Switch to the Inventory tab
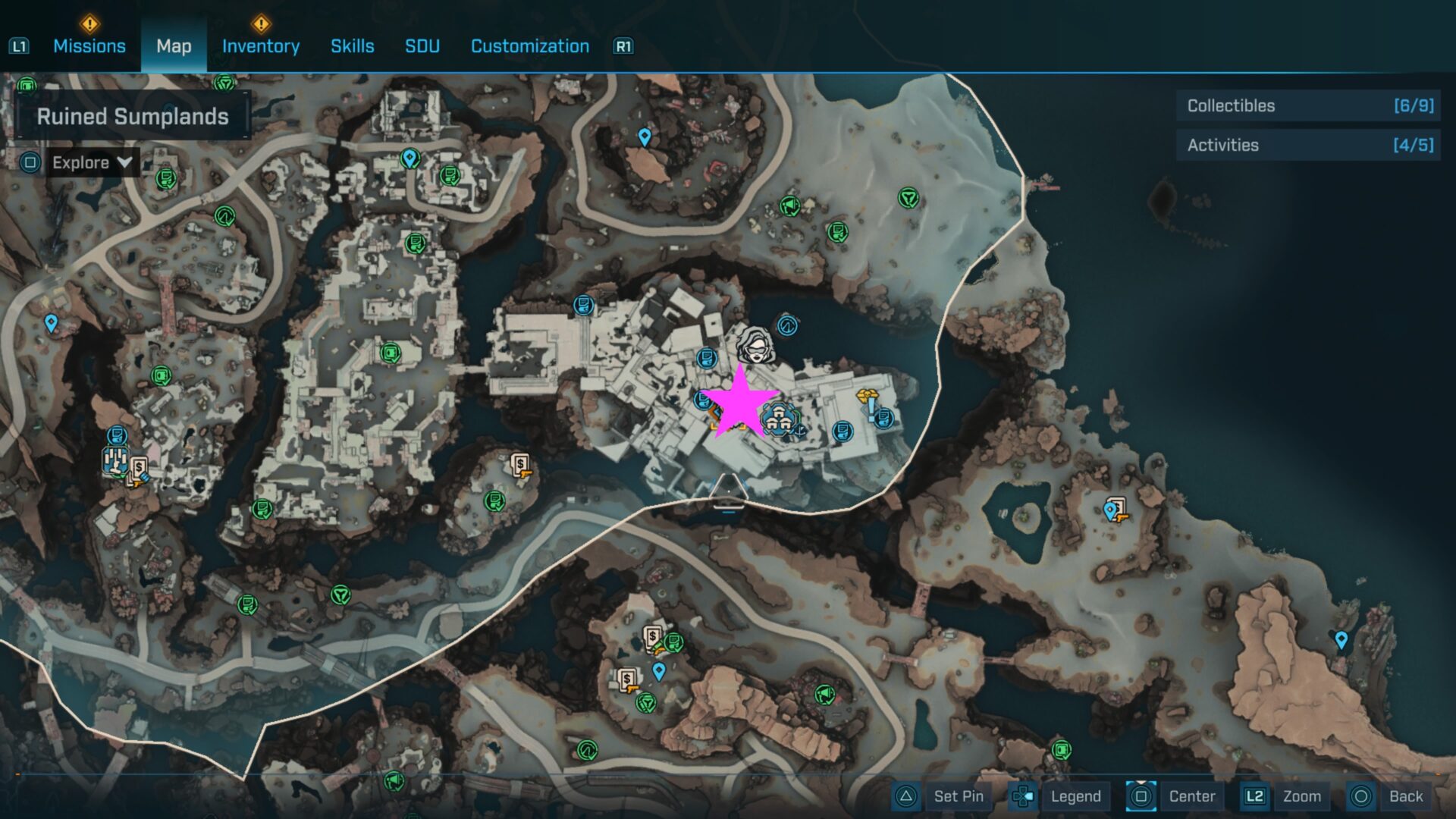 [x=261, y=46]
